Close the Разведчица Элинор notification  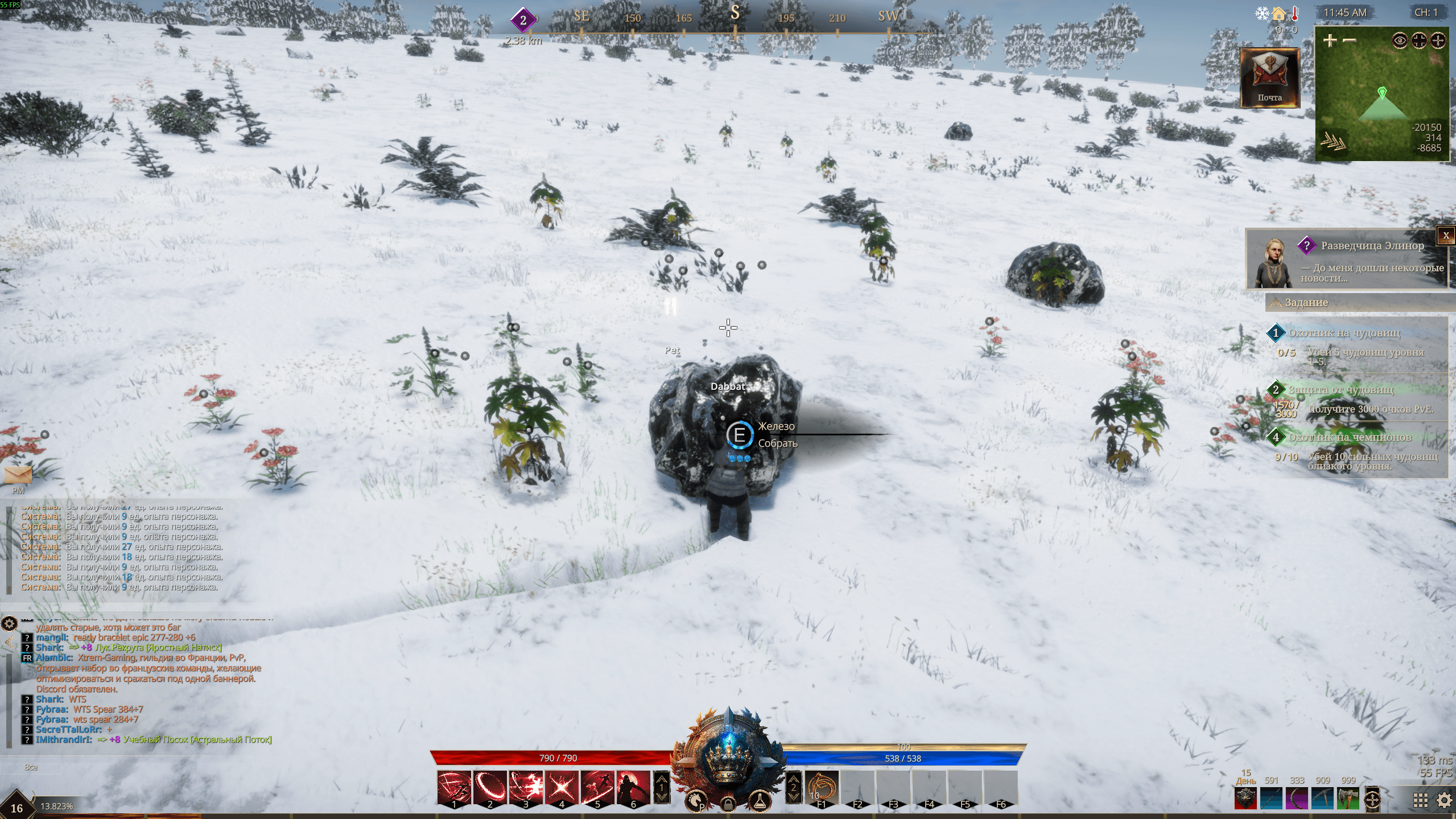point(1446,236)
